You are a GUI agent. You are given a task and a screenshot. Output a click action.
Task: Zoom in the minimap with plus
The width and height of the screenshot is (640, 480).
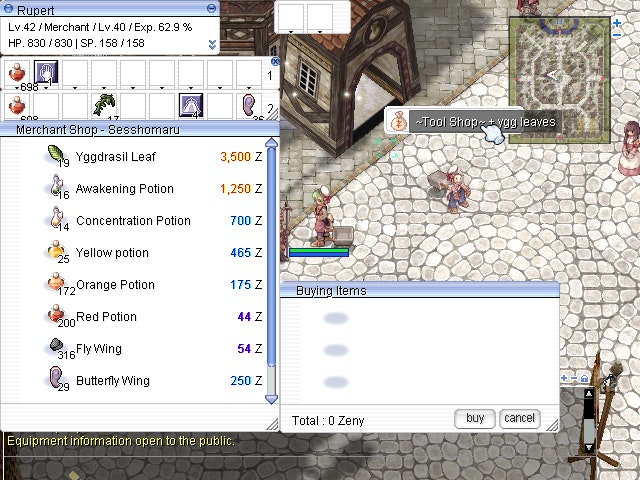pos(564,379)
